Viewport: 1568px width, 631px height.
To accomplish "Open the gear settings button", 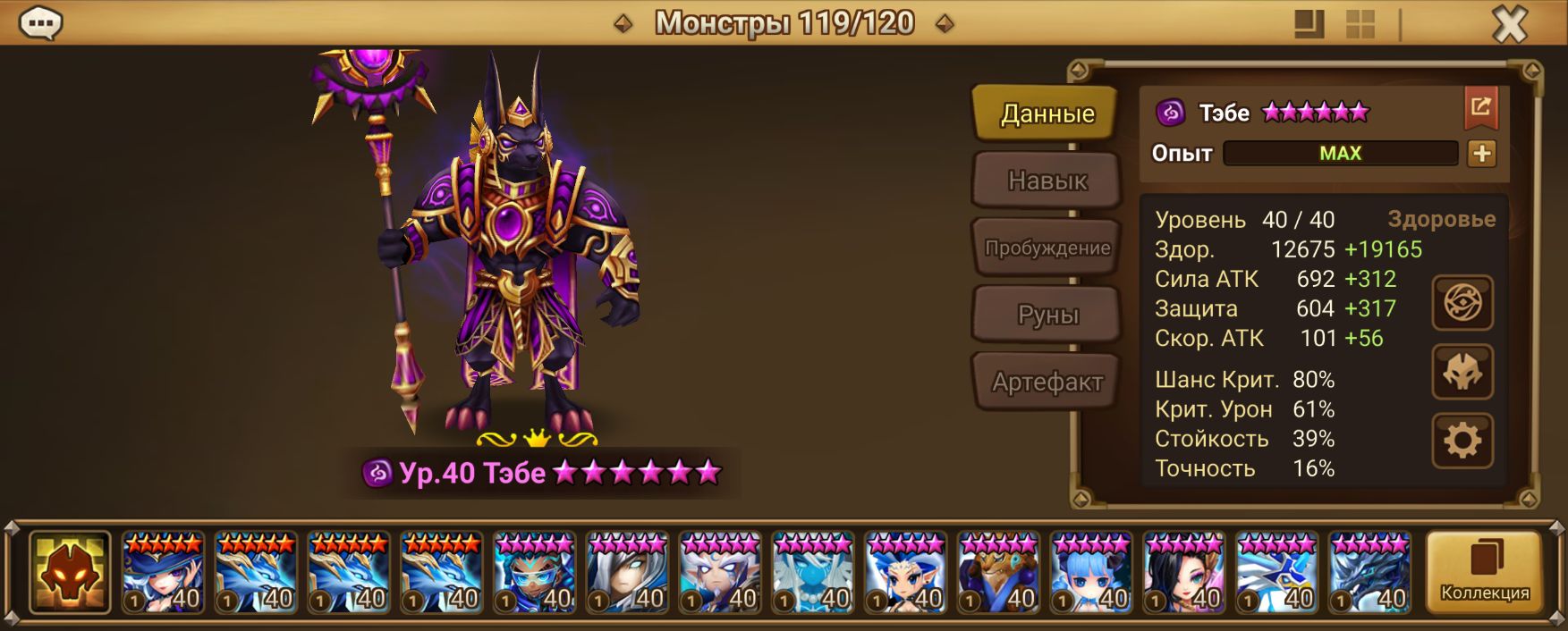I will point(1462,441).
